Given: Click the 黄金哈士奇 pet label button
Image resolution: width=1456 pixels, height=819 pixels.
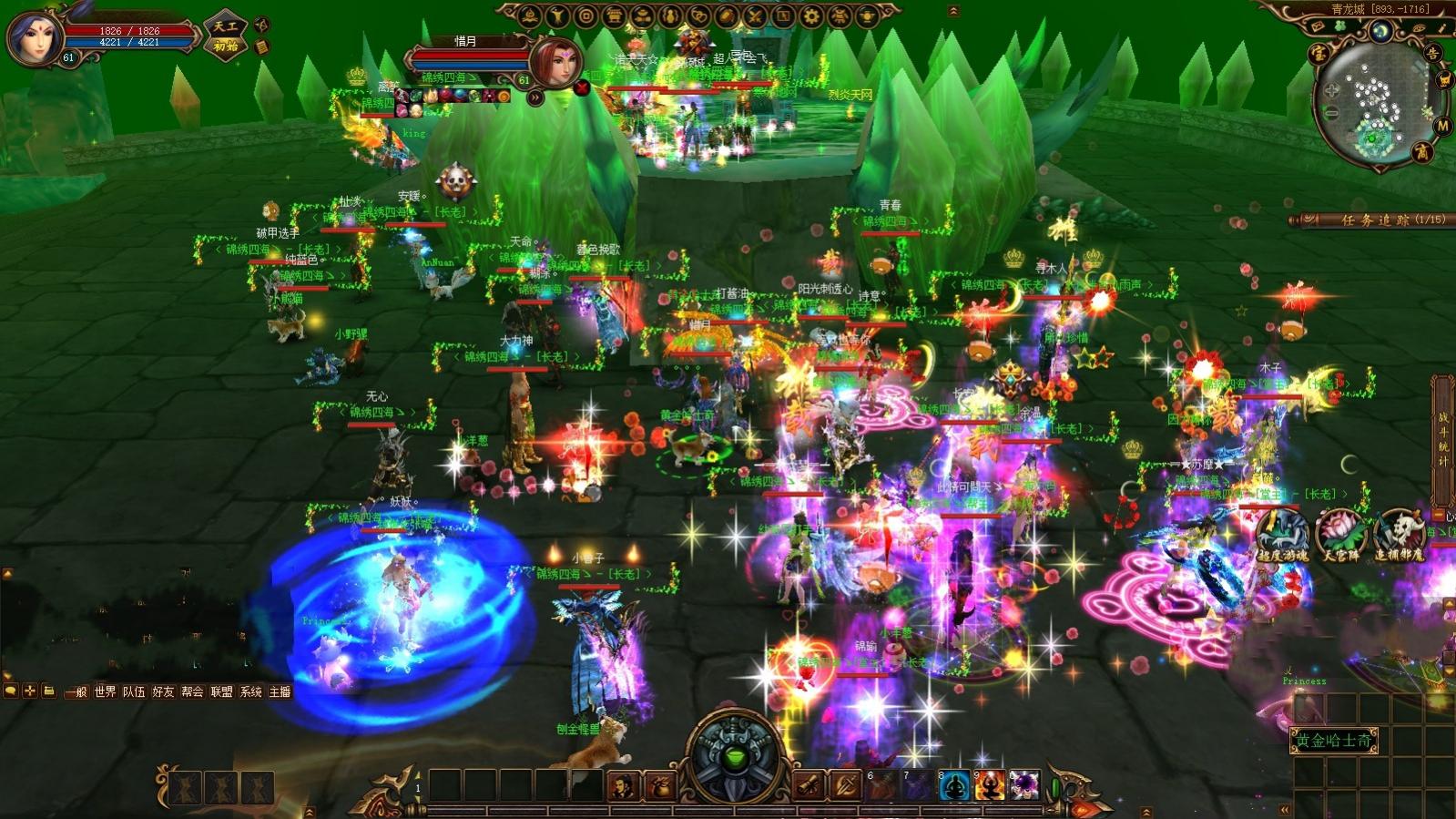Looking at the screenshot, I should pyautogui.click(x=1334, y=741).
